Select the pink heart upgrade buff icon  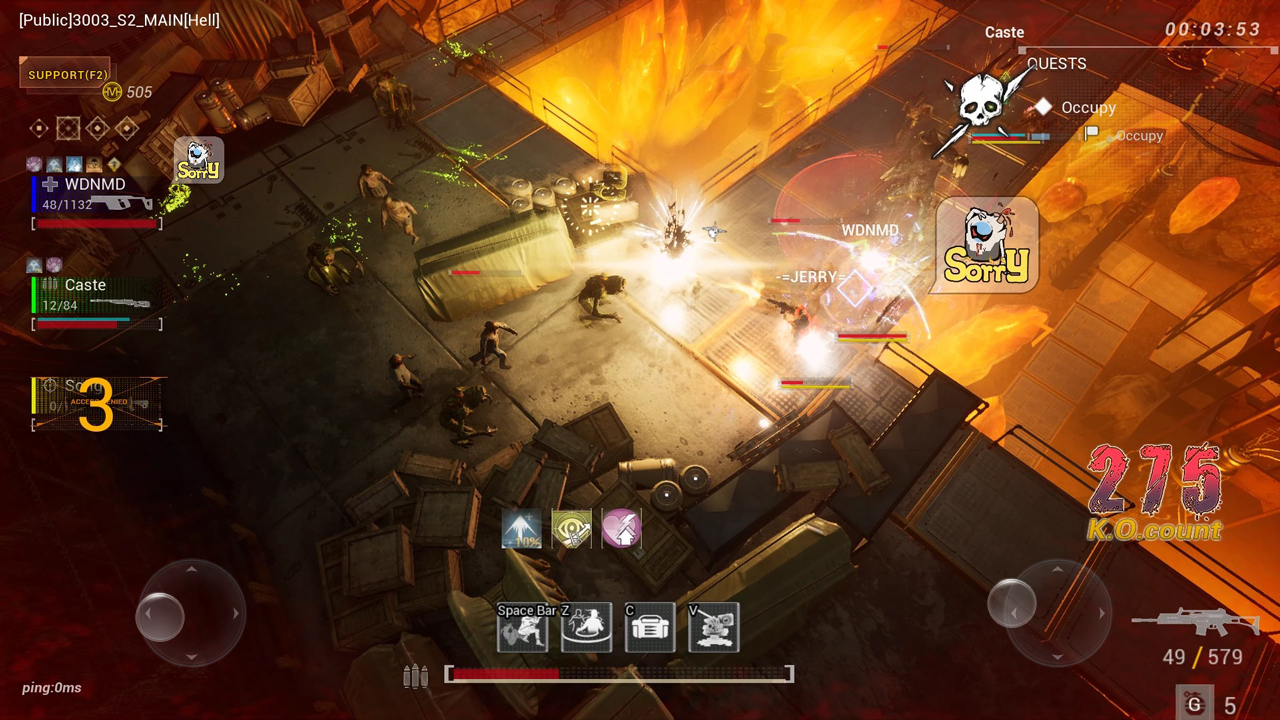click(x=621, y=529)
